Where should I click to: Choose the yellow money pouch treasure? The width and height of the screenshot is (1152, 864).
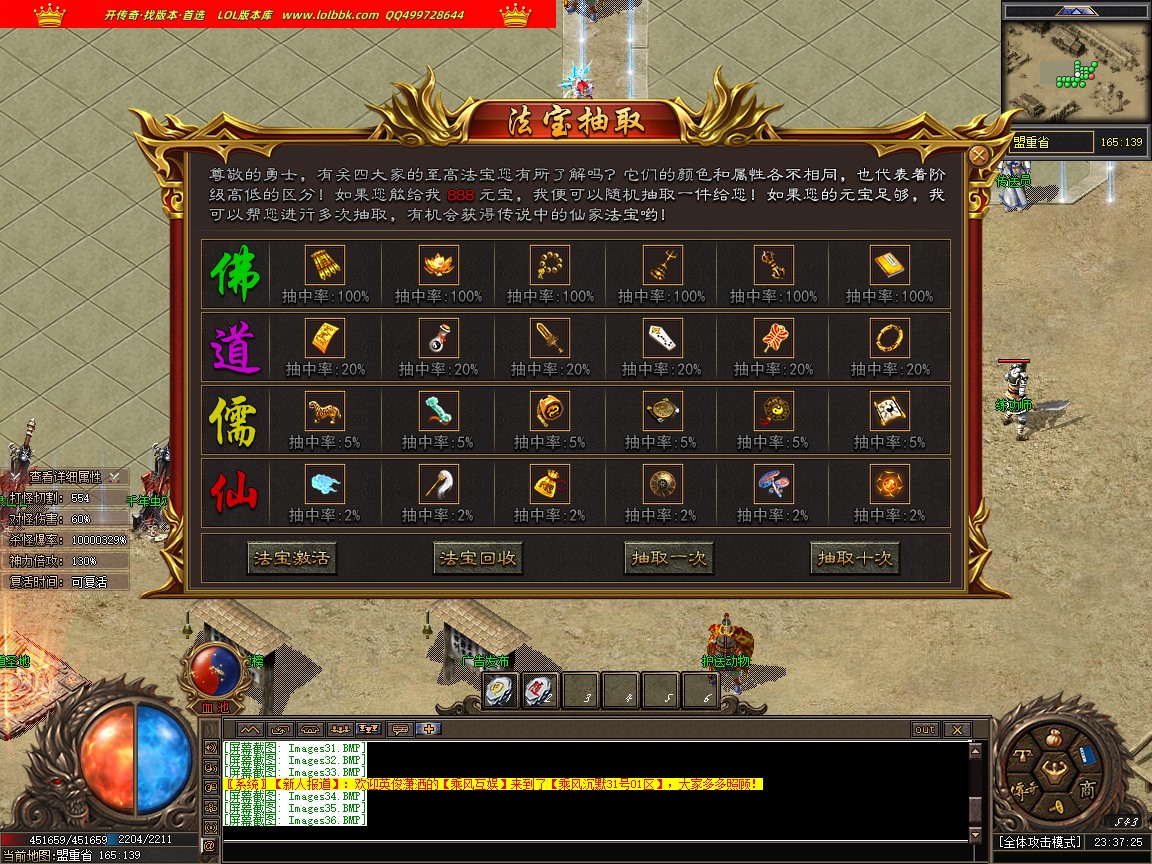pyautogui.click(x=549, y=484)
